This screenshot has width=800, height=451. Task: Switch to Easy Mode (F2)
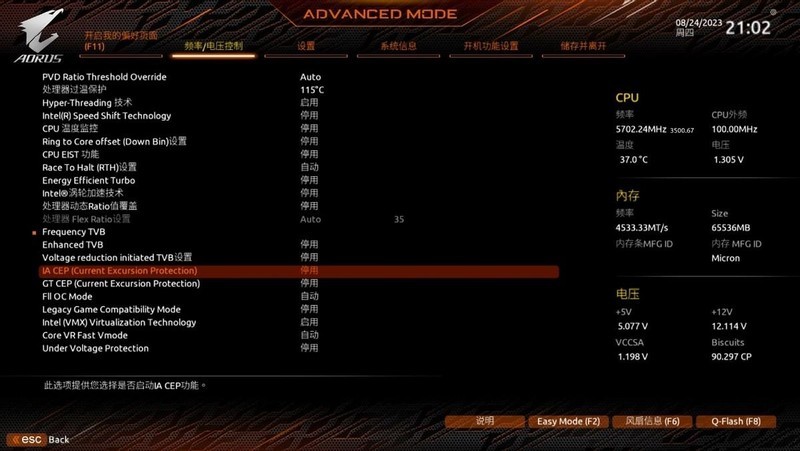click(568, 421)
